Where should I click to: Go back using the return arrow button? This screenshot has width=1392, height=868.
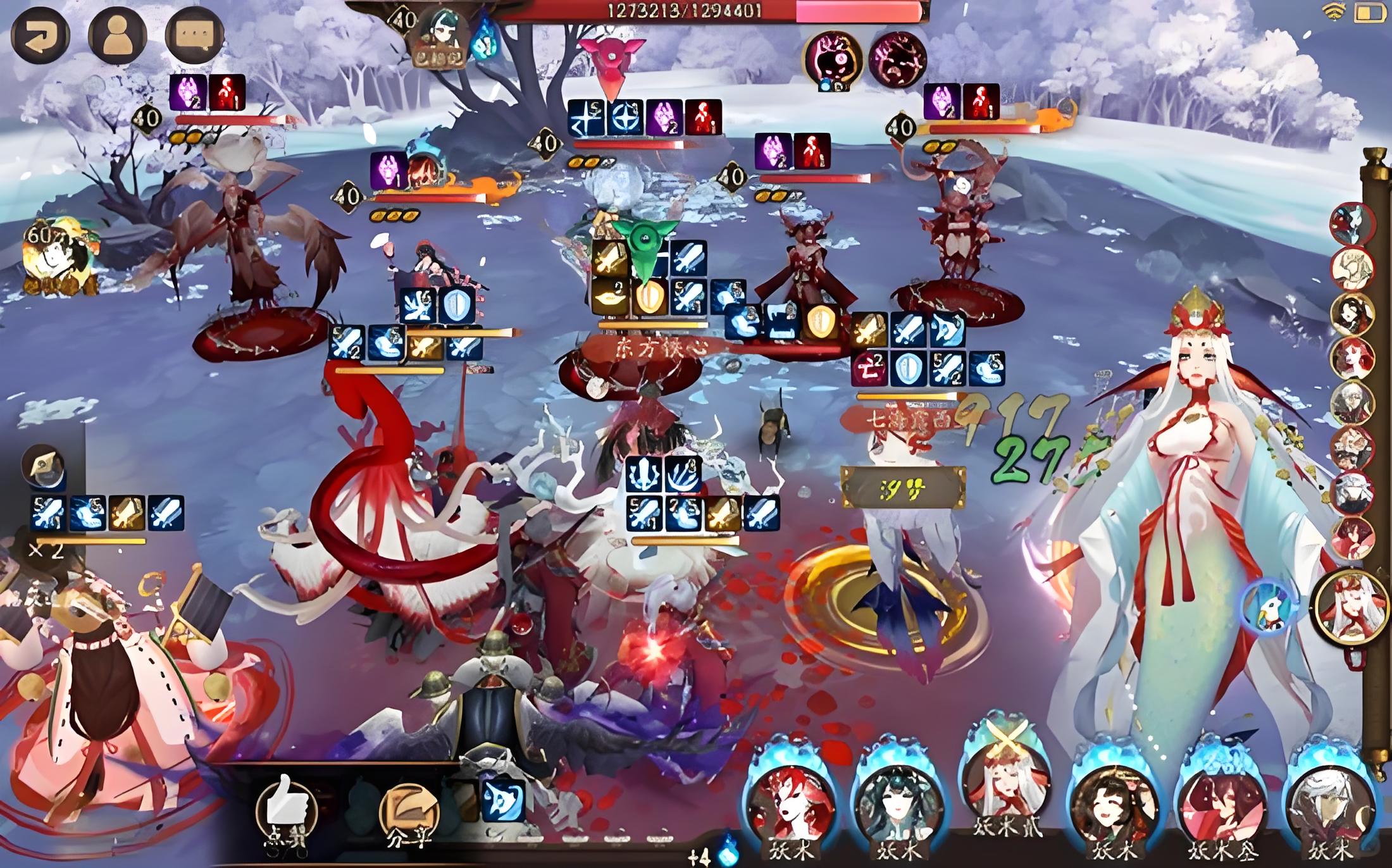pos(40,34)
